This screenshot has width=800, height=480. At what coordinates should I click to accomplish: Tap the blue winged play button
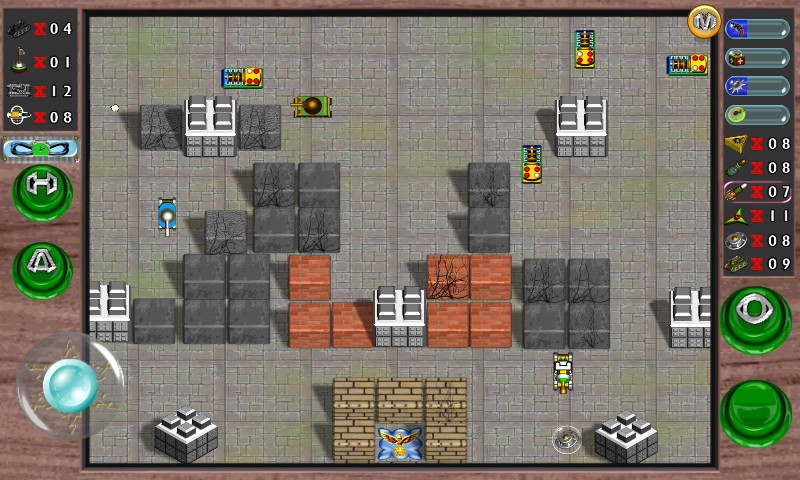pyautogui.click(x=41, y=150)
